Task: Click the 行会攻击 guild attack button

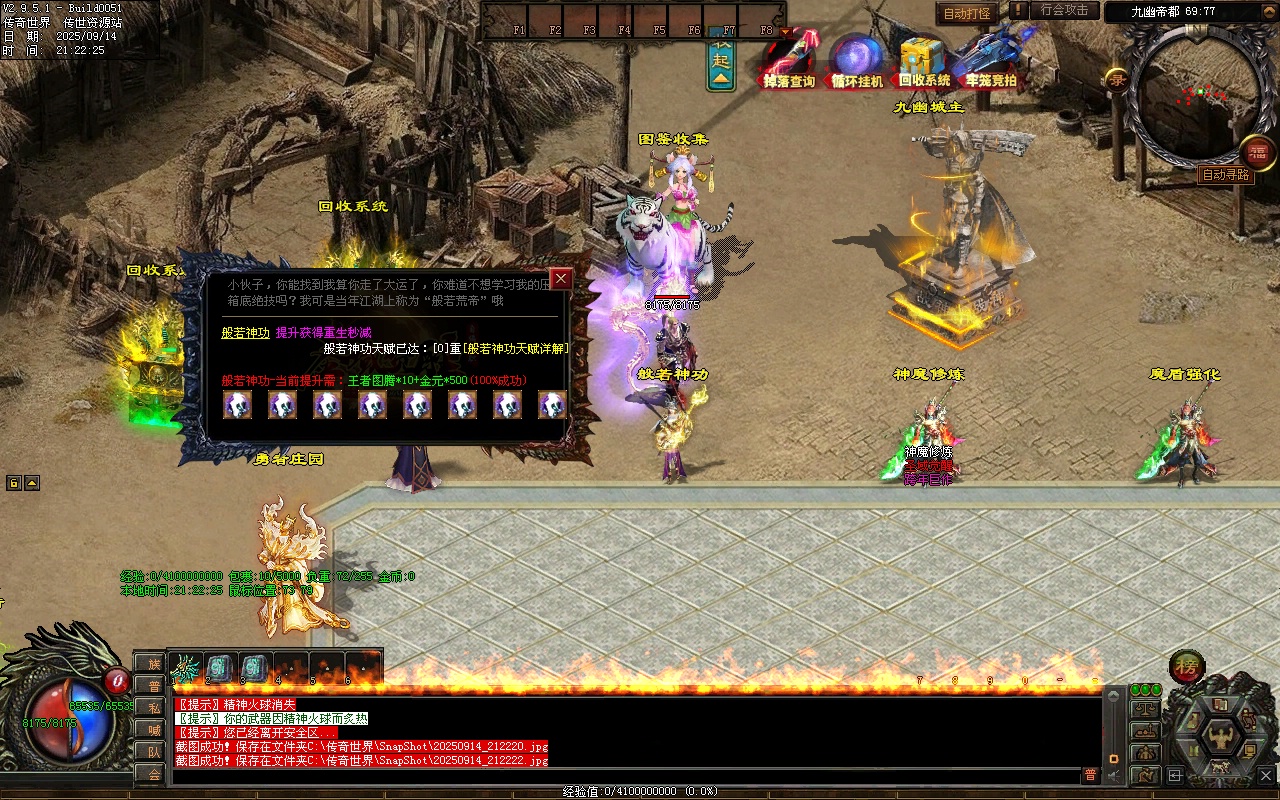Action: pyautogui.click(x=1064, y=10)
